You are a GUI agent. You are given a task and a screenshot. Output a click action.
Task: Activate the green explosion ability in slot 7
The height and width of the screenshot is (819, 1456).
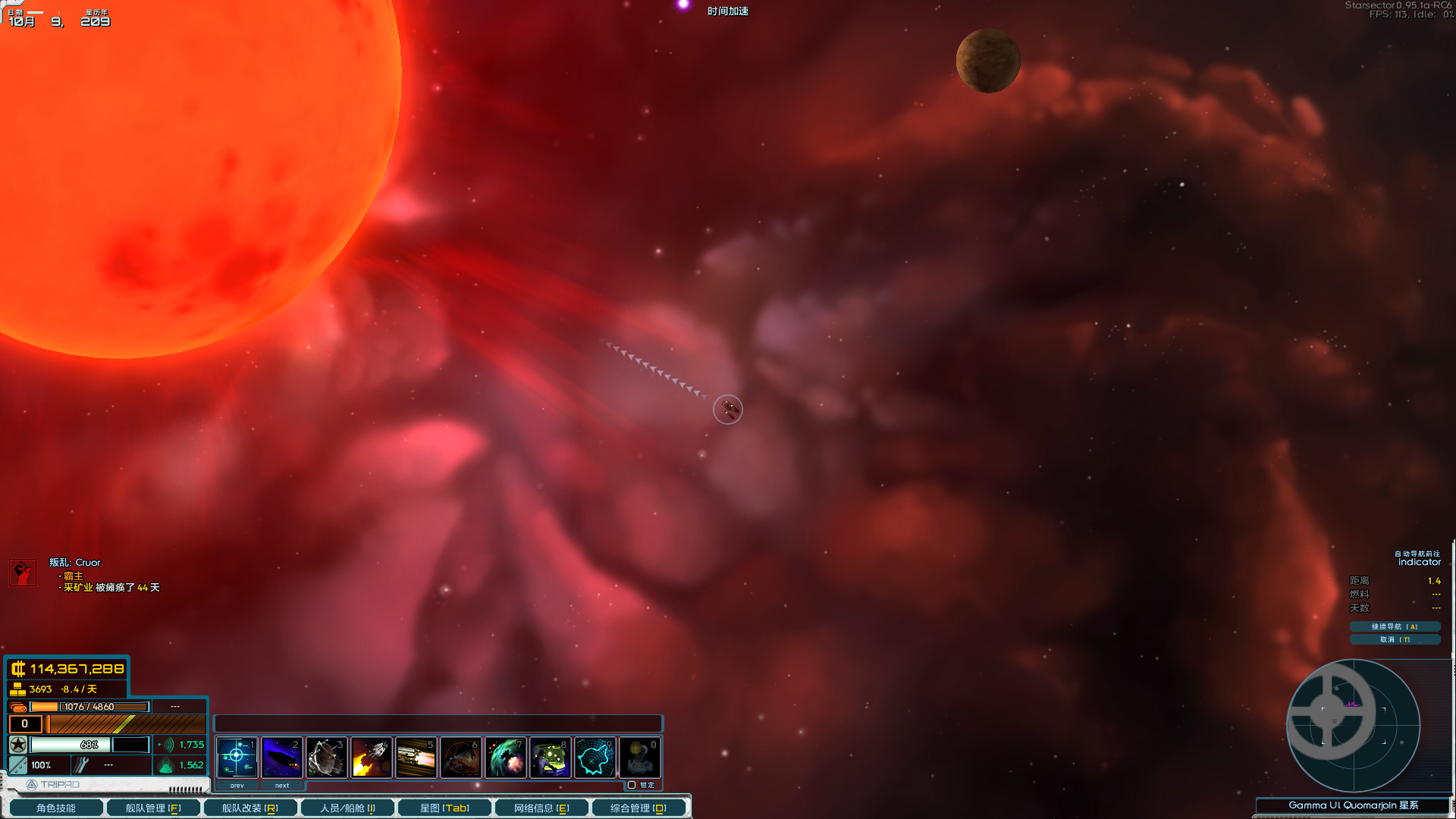(505, 757)
